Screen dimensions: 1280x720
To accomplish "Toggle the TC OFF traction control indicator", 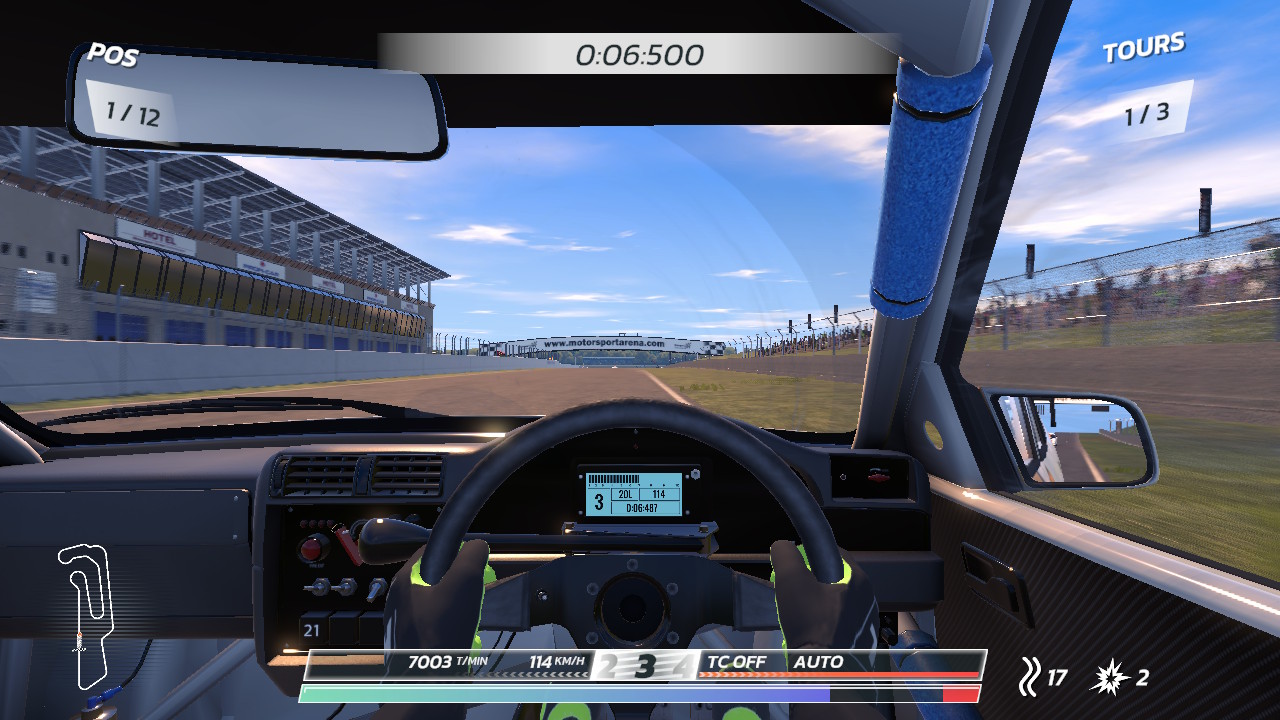I will 736,662.
